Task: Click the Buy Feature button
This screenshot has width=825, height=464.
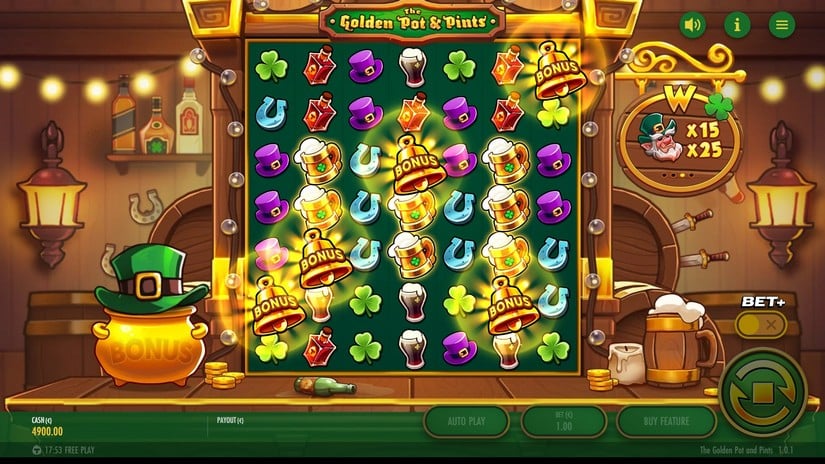Action: (x=666, y=421)
